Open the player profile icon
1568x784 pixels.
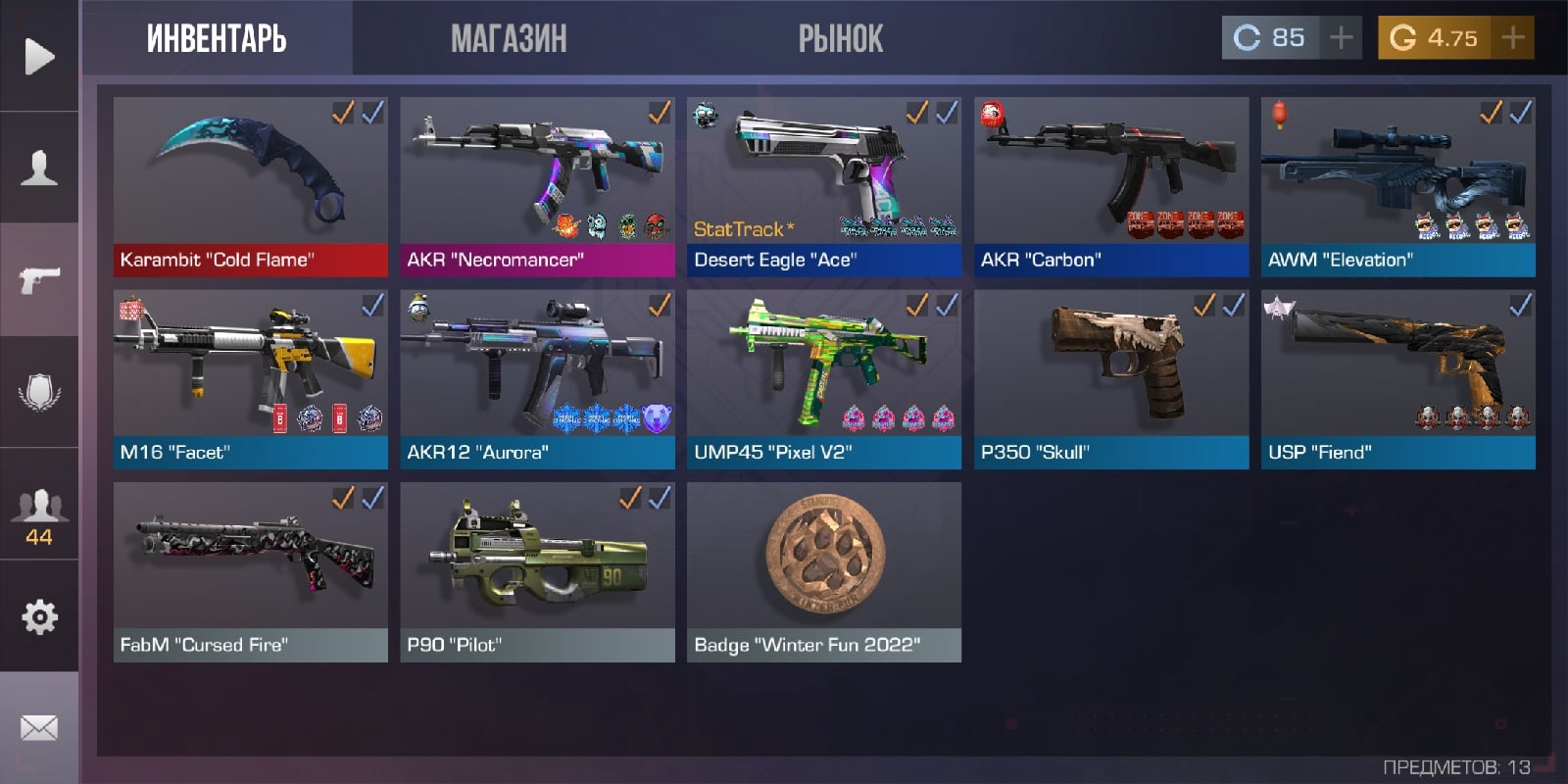(x=39, y=168)
